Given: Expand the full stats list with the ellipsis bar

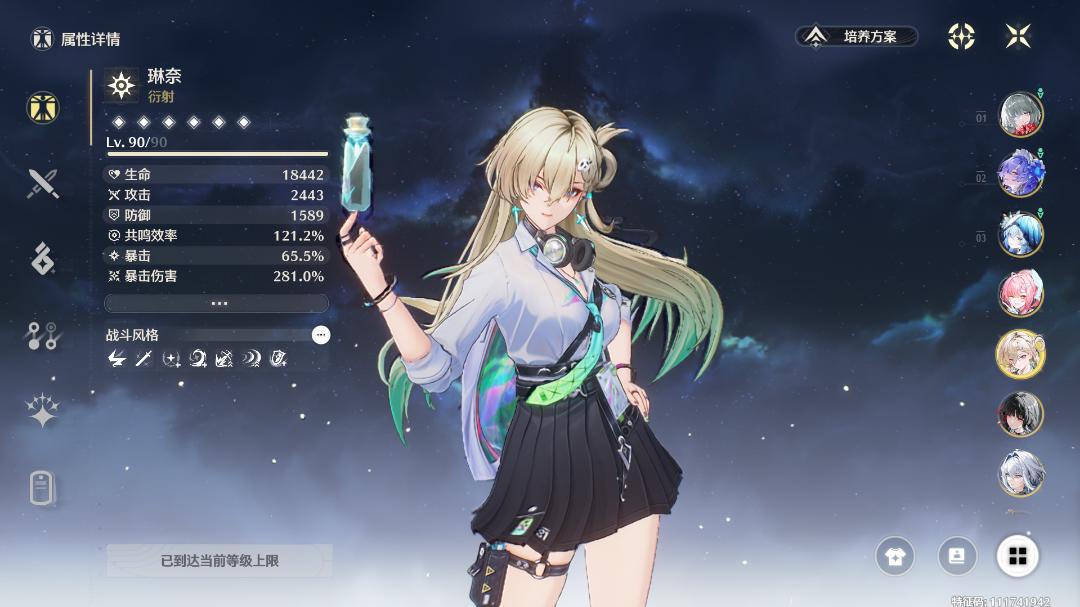Looking at the screenshot, I should [x=217, y=303].
